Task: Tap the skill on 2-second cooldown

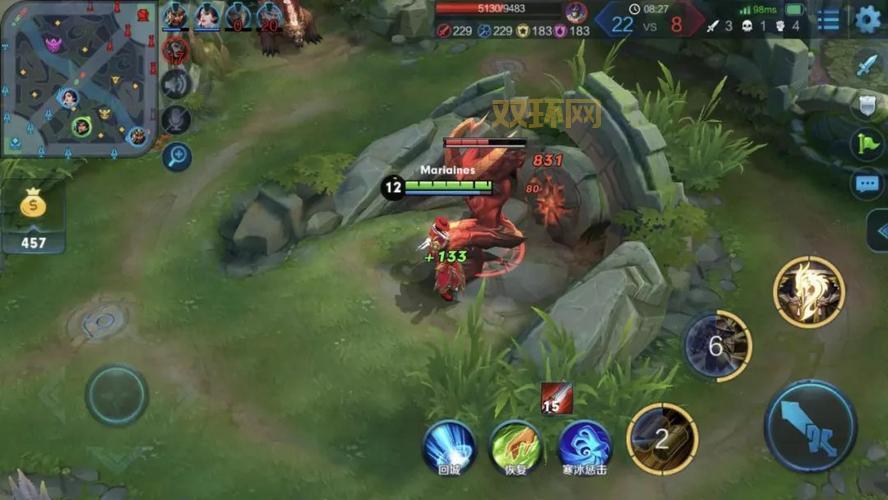Action: pos(661,438)
